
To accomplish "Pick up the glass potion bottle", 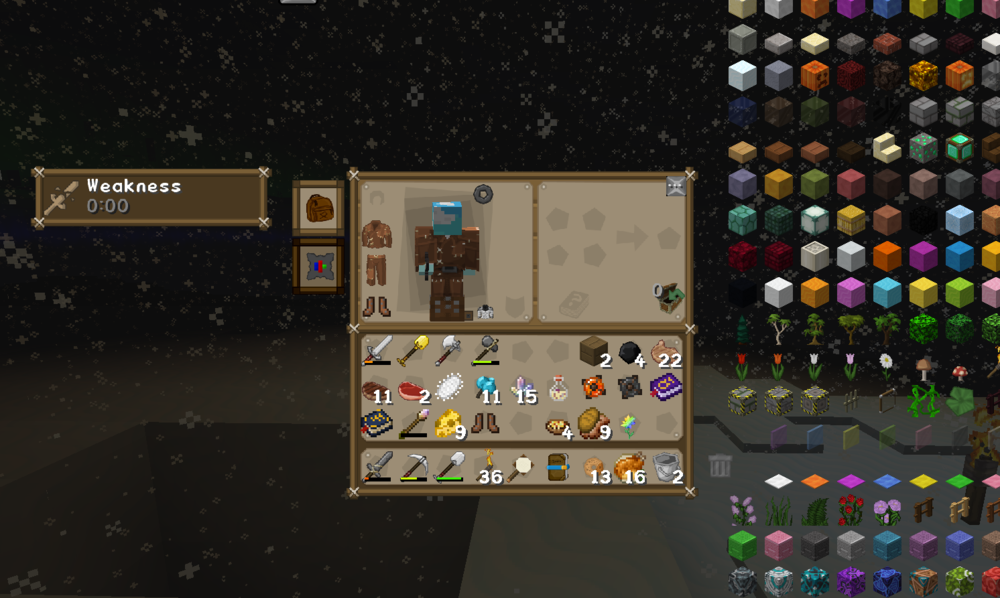I will pos(558,388).
